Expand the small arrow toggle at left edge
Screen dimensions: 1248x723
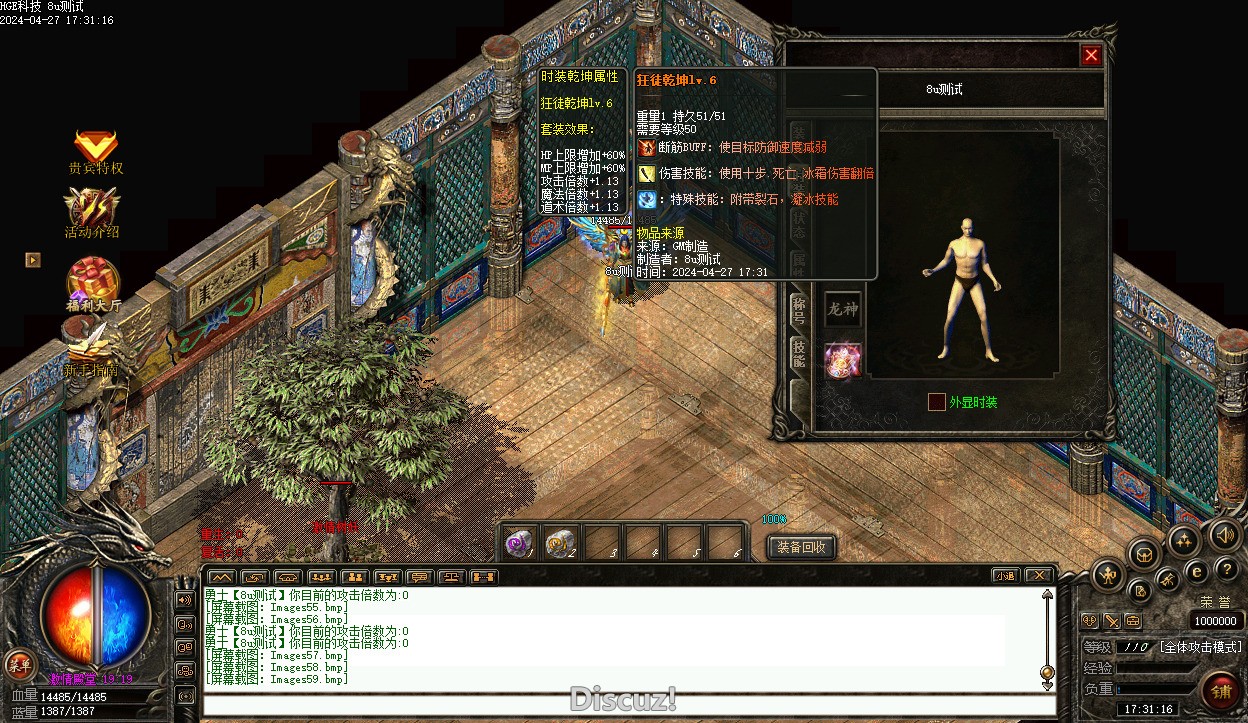pos(33,260)
